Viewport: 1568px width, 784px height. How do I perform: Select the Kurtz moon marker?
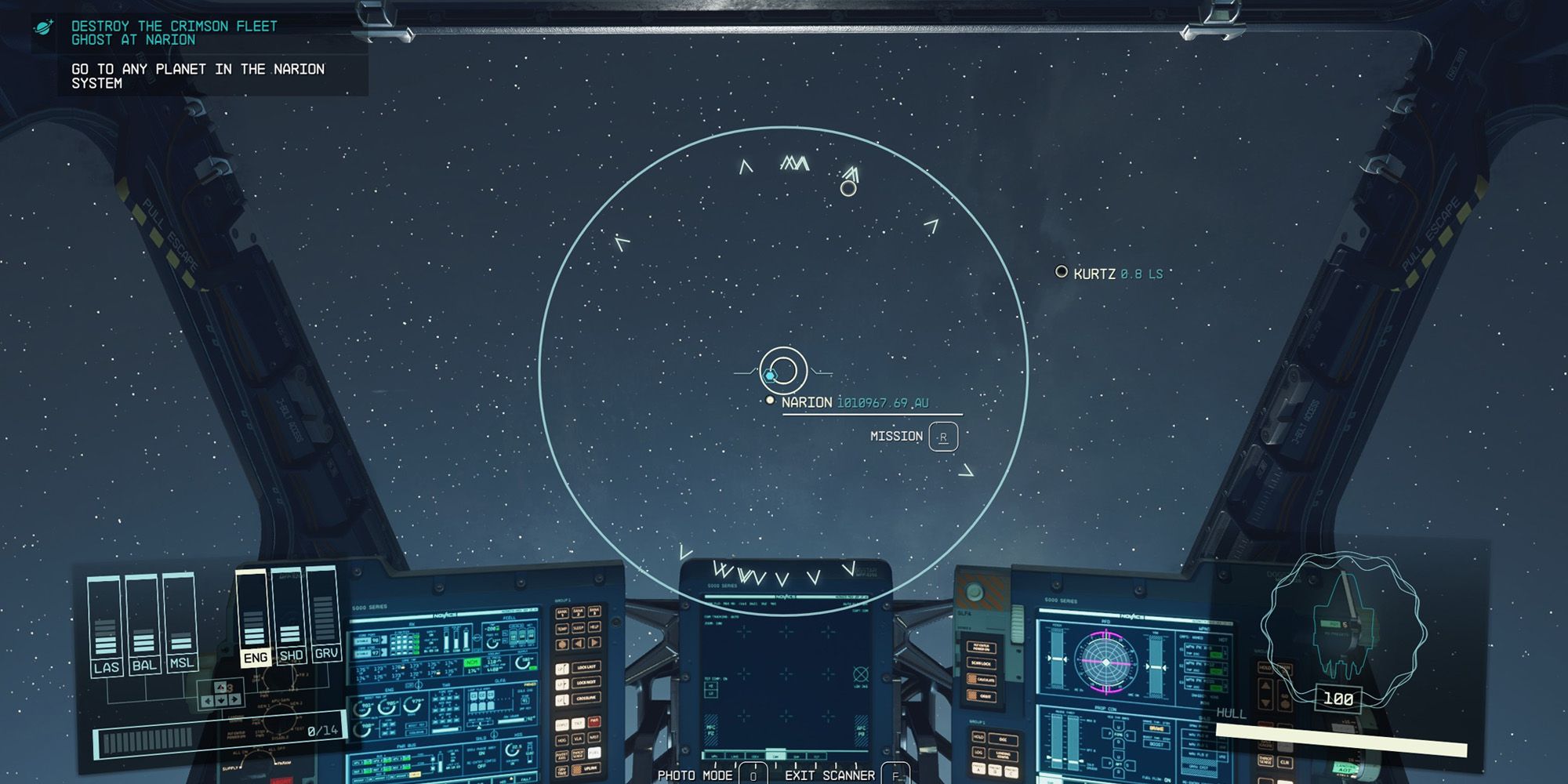[1062, 274]
